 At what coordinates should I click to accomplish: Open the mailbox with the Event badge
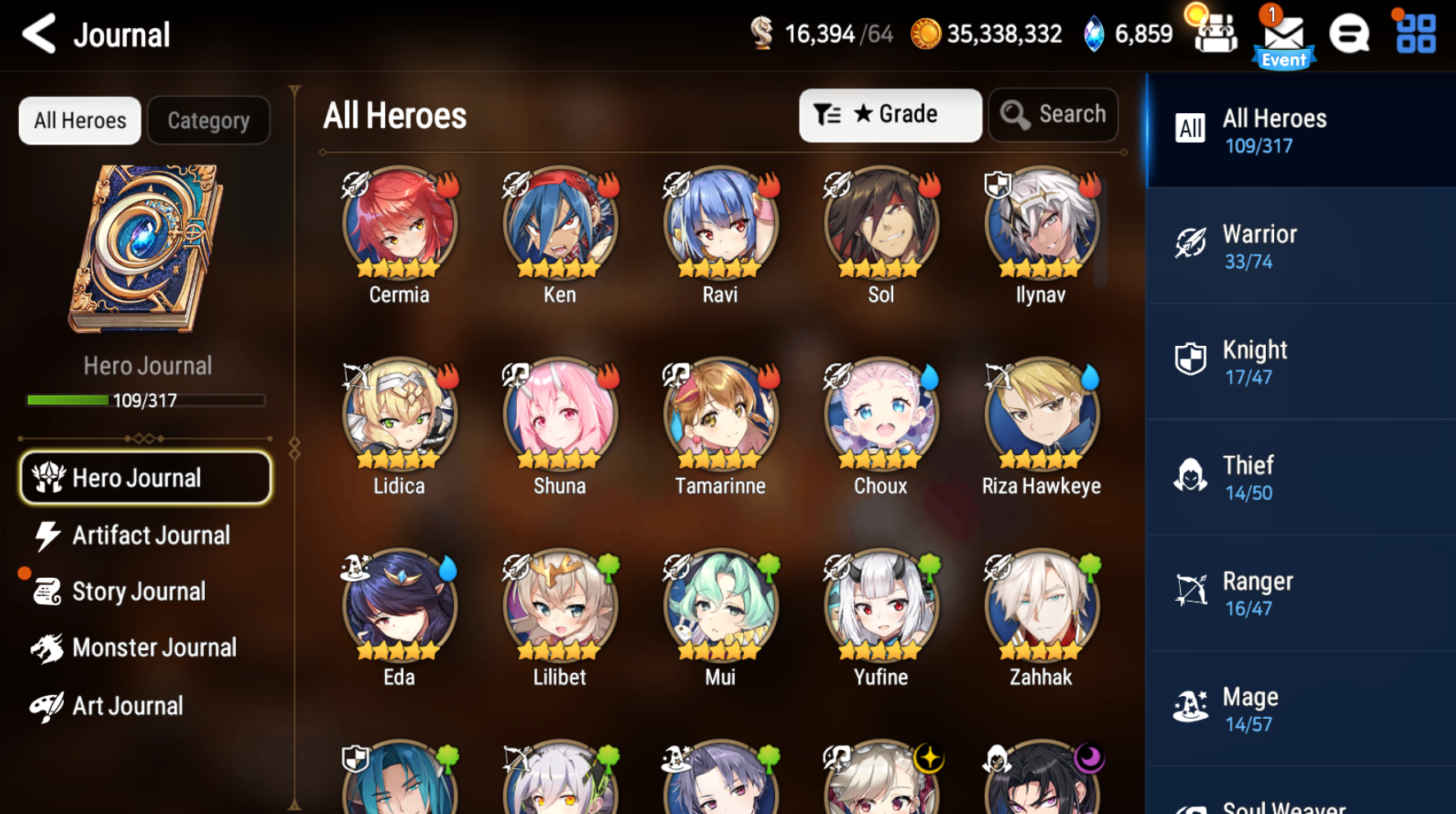tap(1283, 34)
